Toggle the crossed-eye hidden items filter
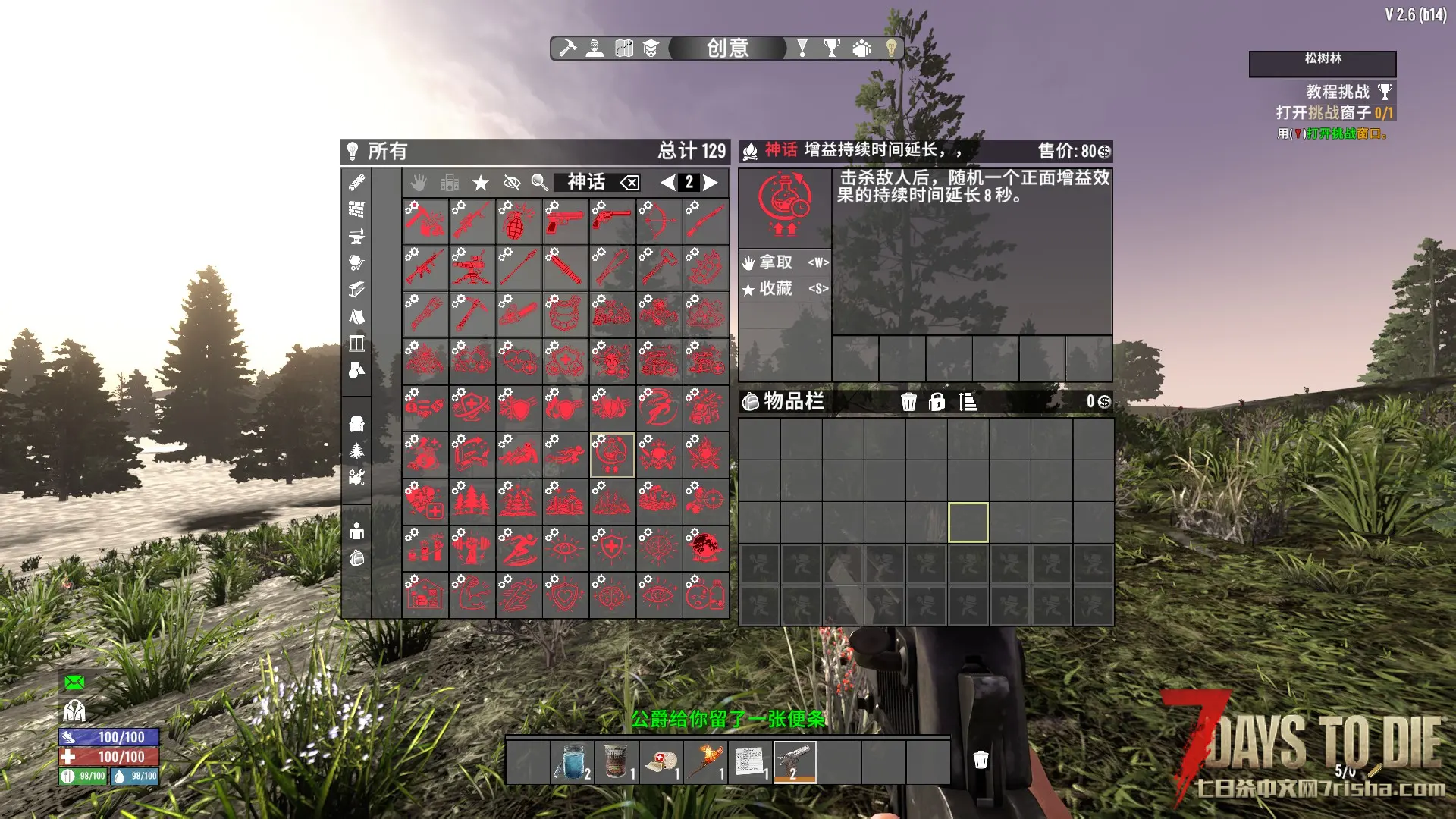Screen dimensions: 1456x819 click(512, 183)
